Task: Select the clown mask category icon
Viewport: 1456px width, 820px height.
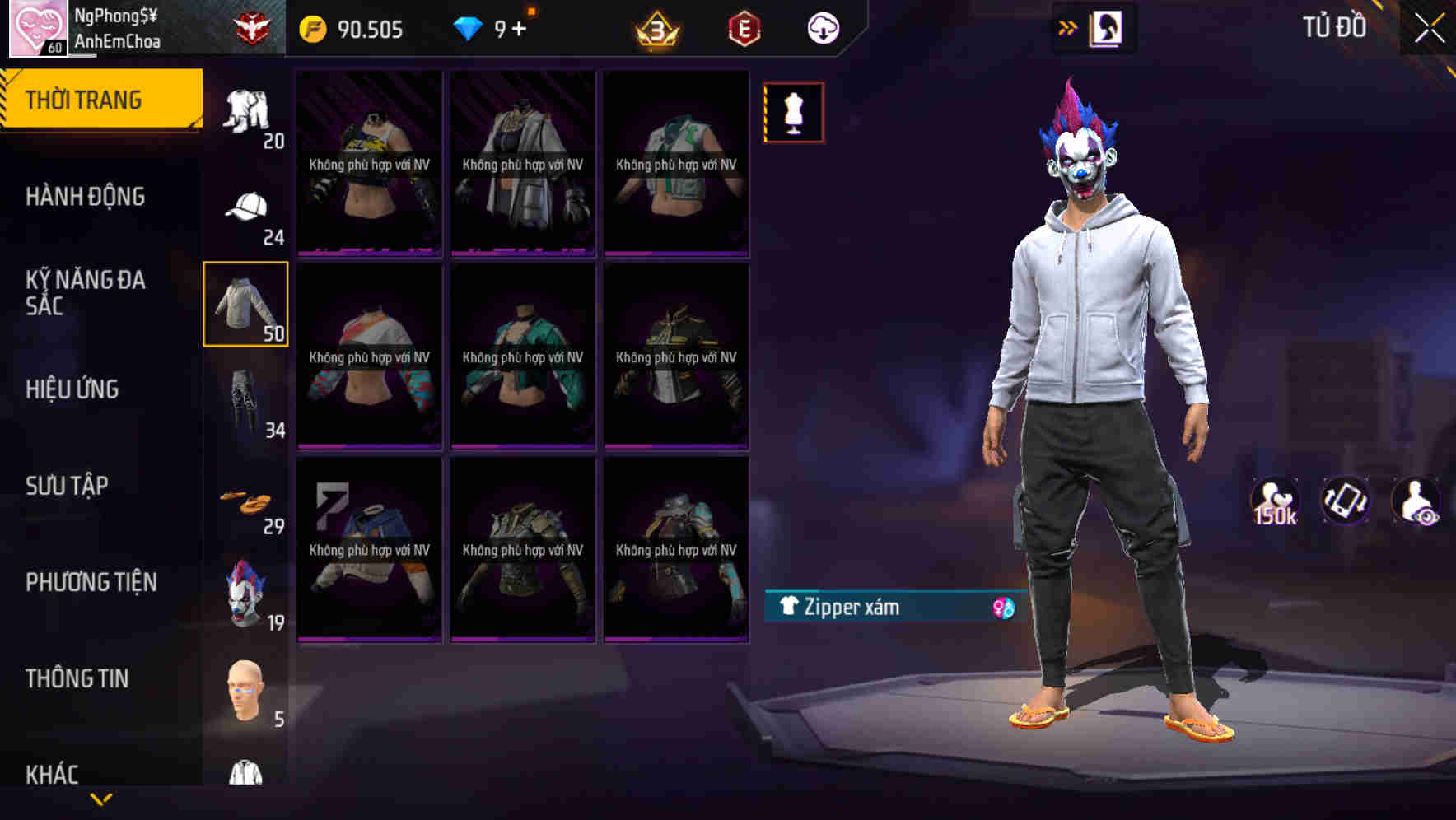Action: coord(246,593)
